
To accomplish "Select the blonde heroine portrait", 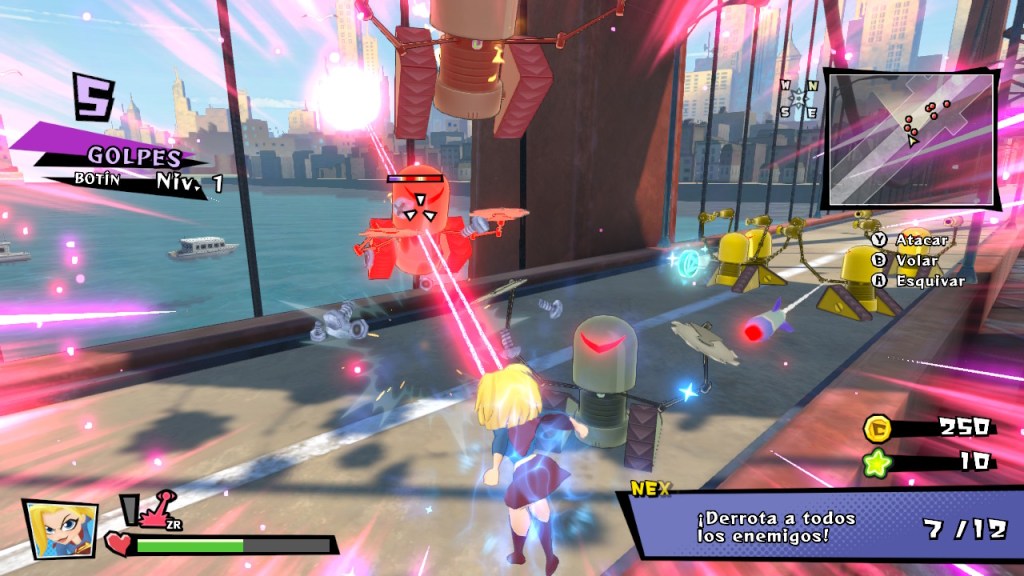I will (x=60, y=527).
